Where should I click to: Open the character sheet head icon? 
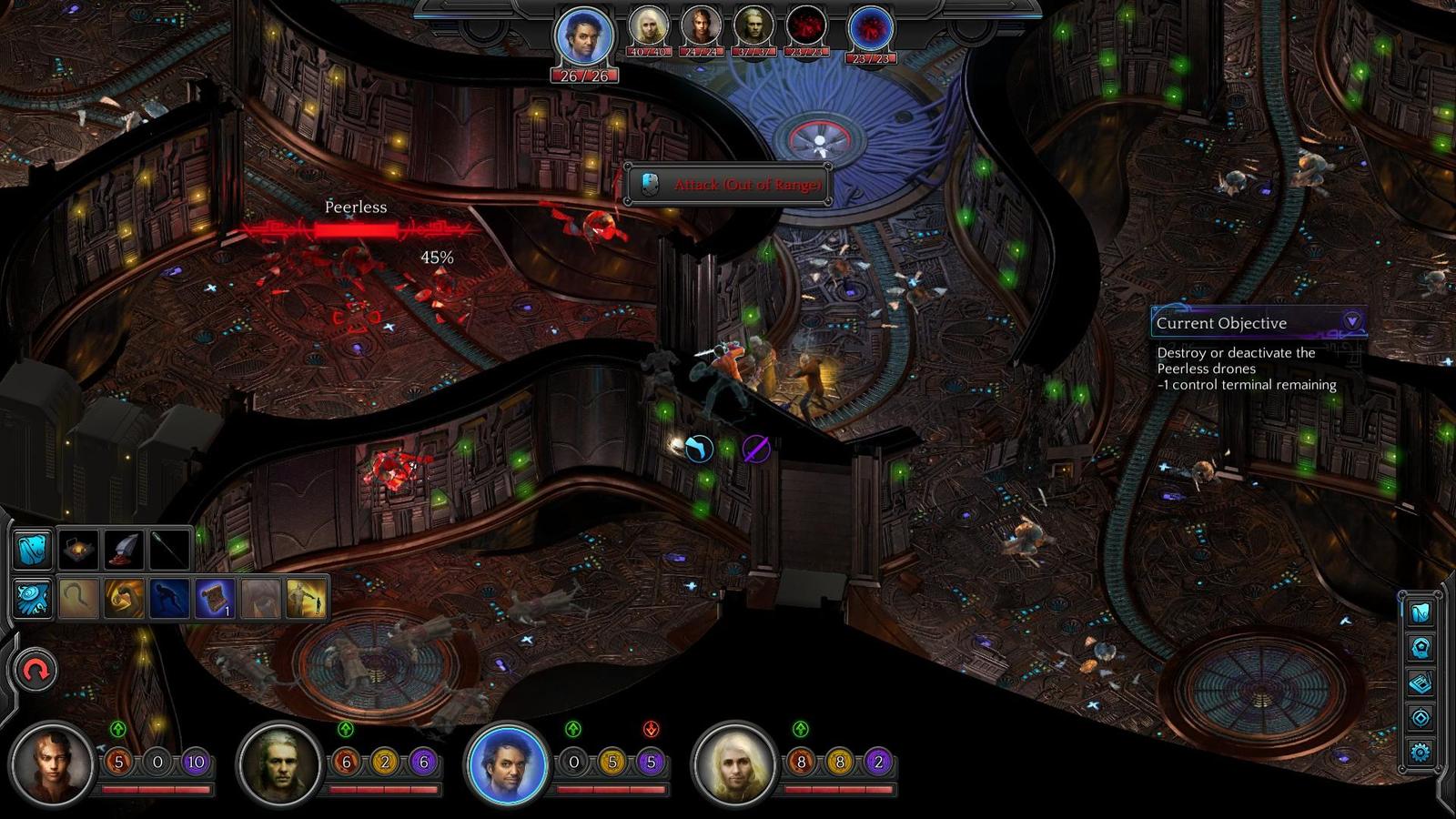pos(1421,648)
